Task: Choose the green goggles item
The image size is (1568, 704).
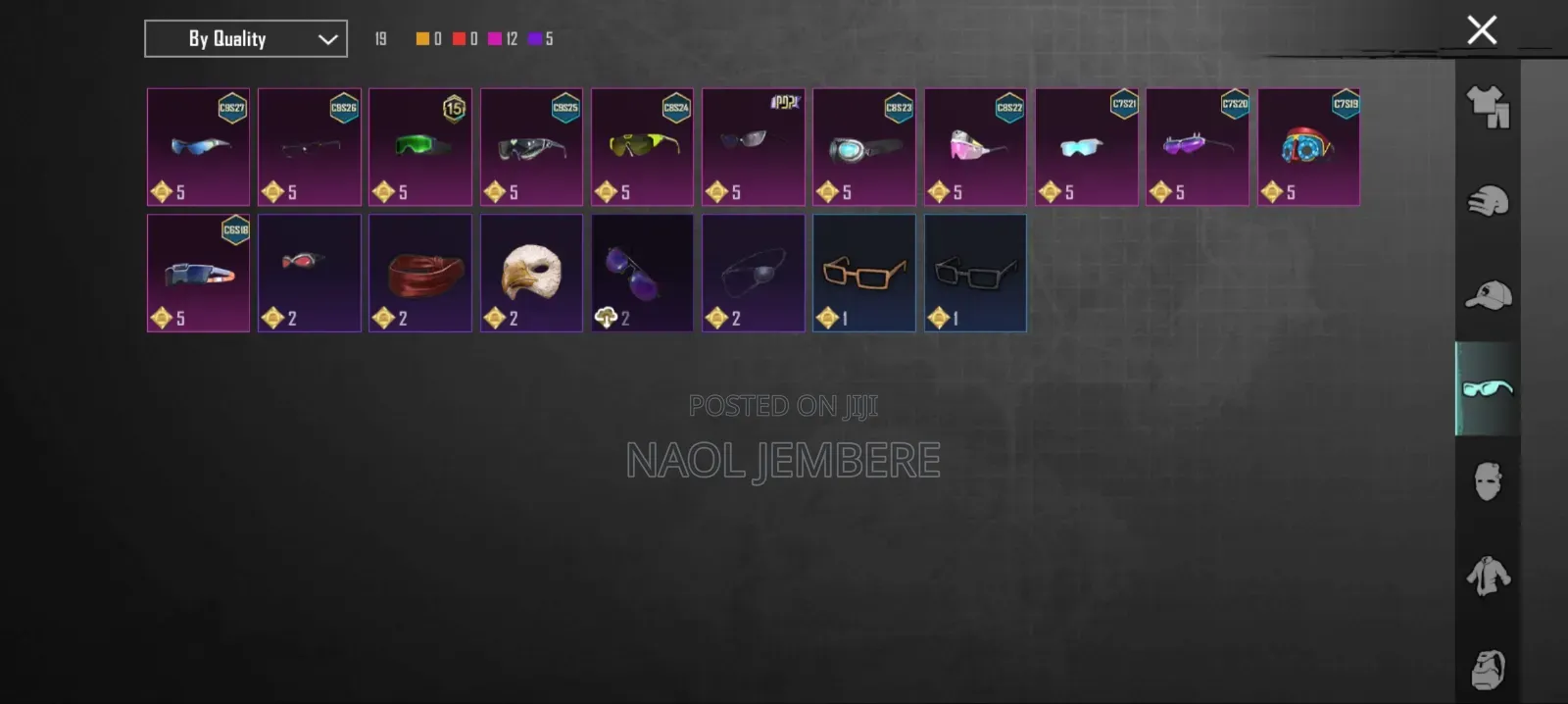Action: (420, 147)
